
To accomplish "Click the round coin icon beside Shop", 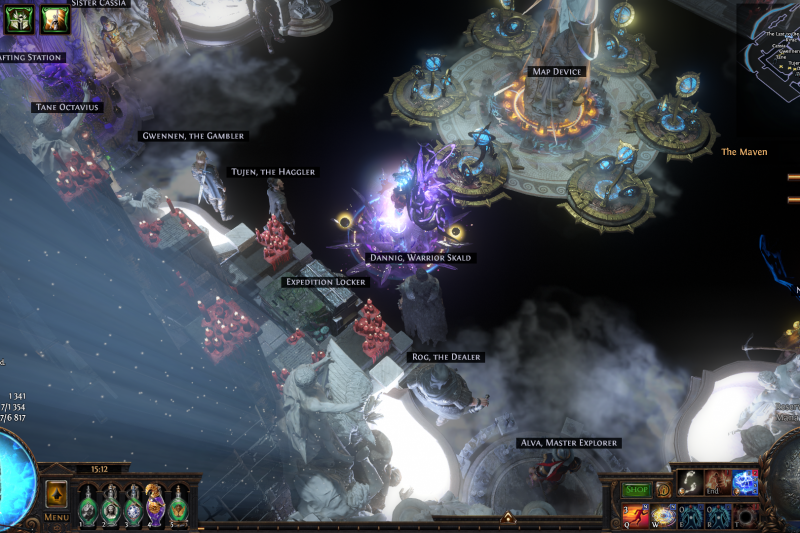I will [x=663, y=490].
